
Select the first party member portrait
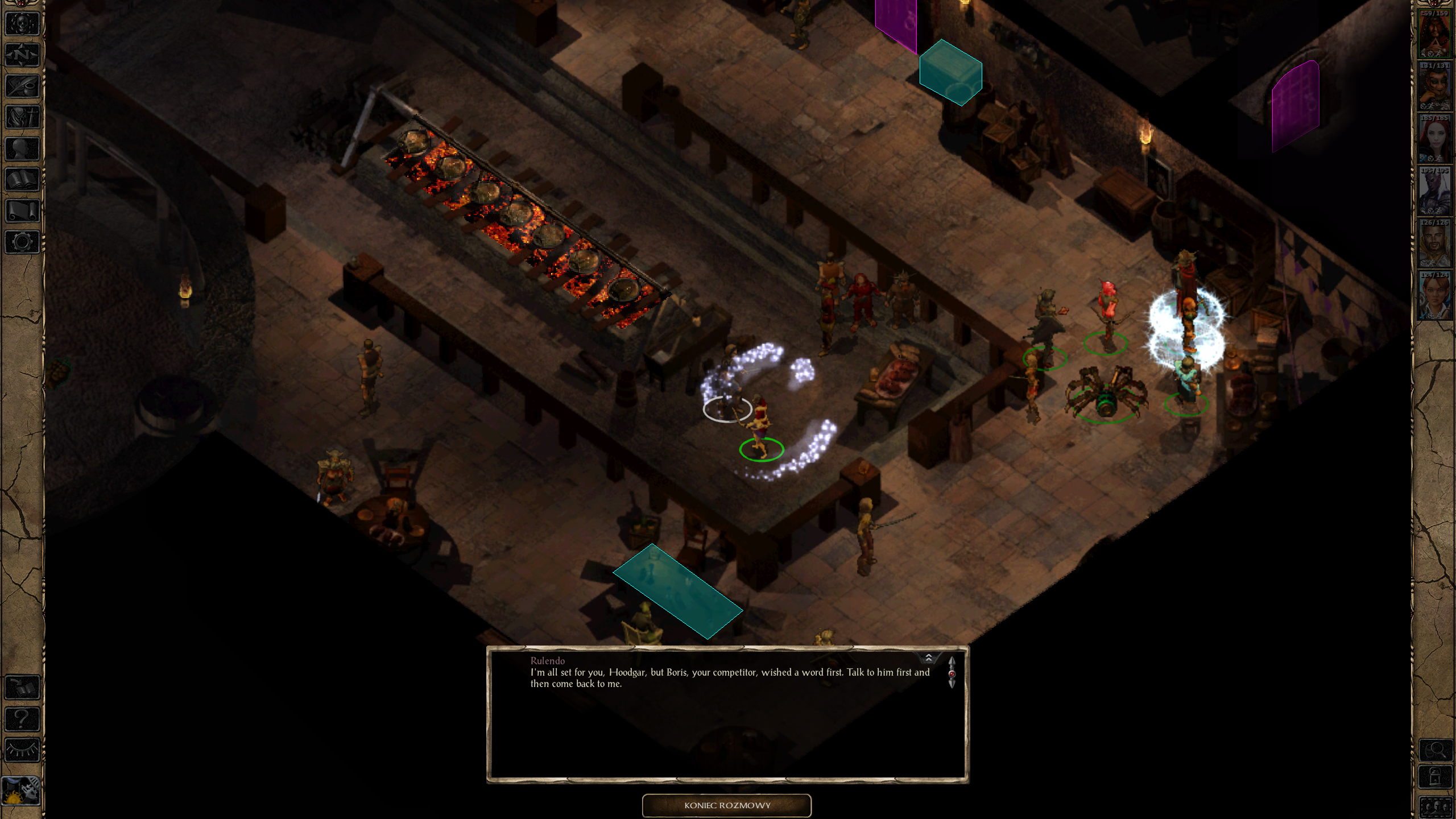[x=1434, y=35]
